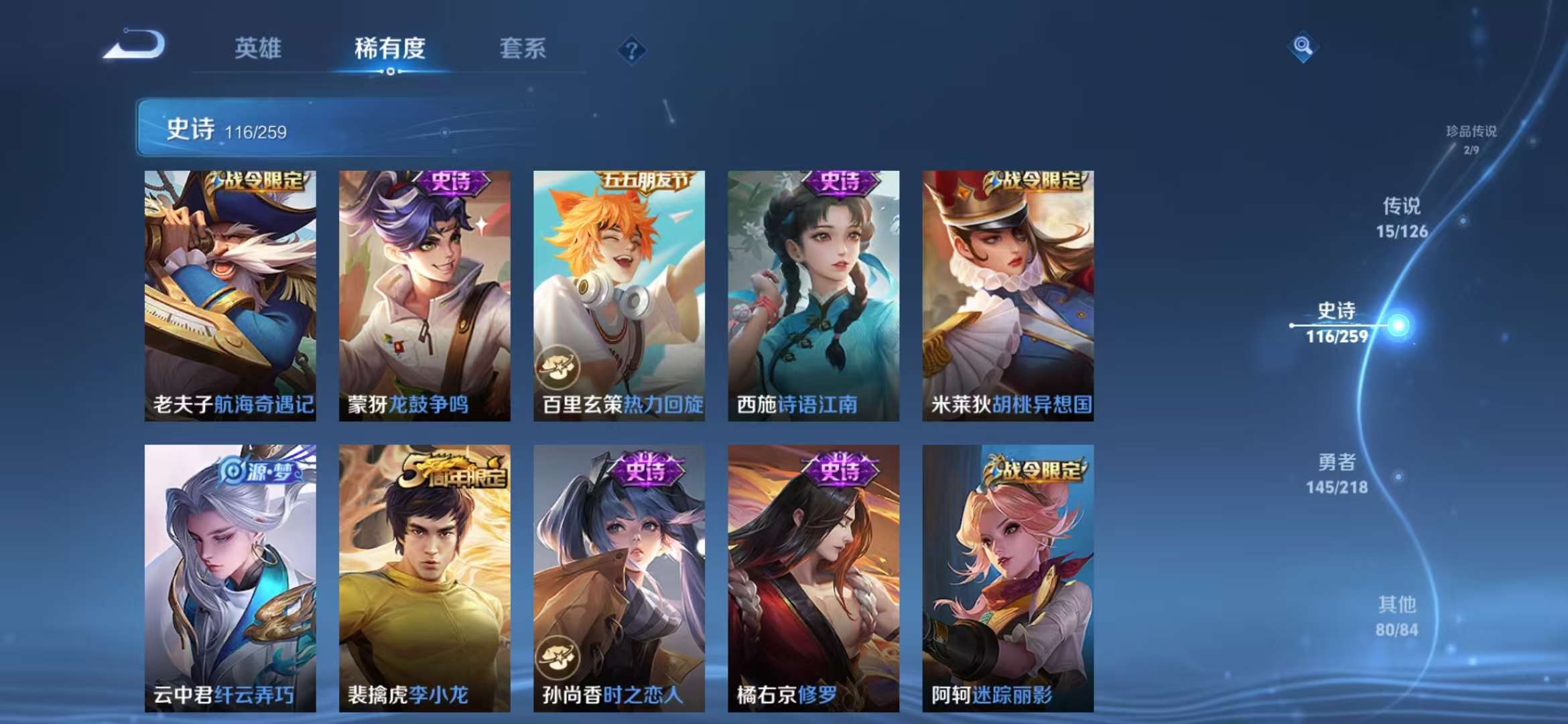Switch to the 套系 tab
This screenshot has height=724, width=1568.
point(521,49)
